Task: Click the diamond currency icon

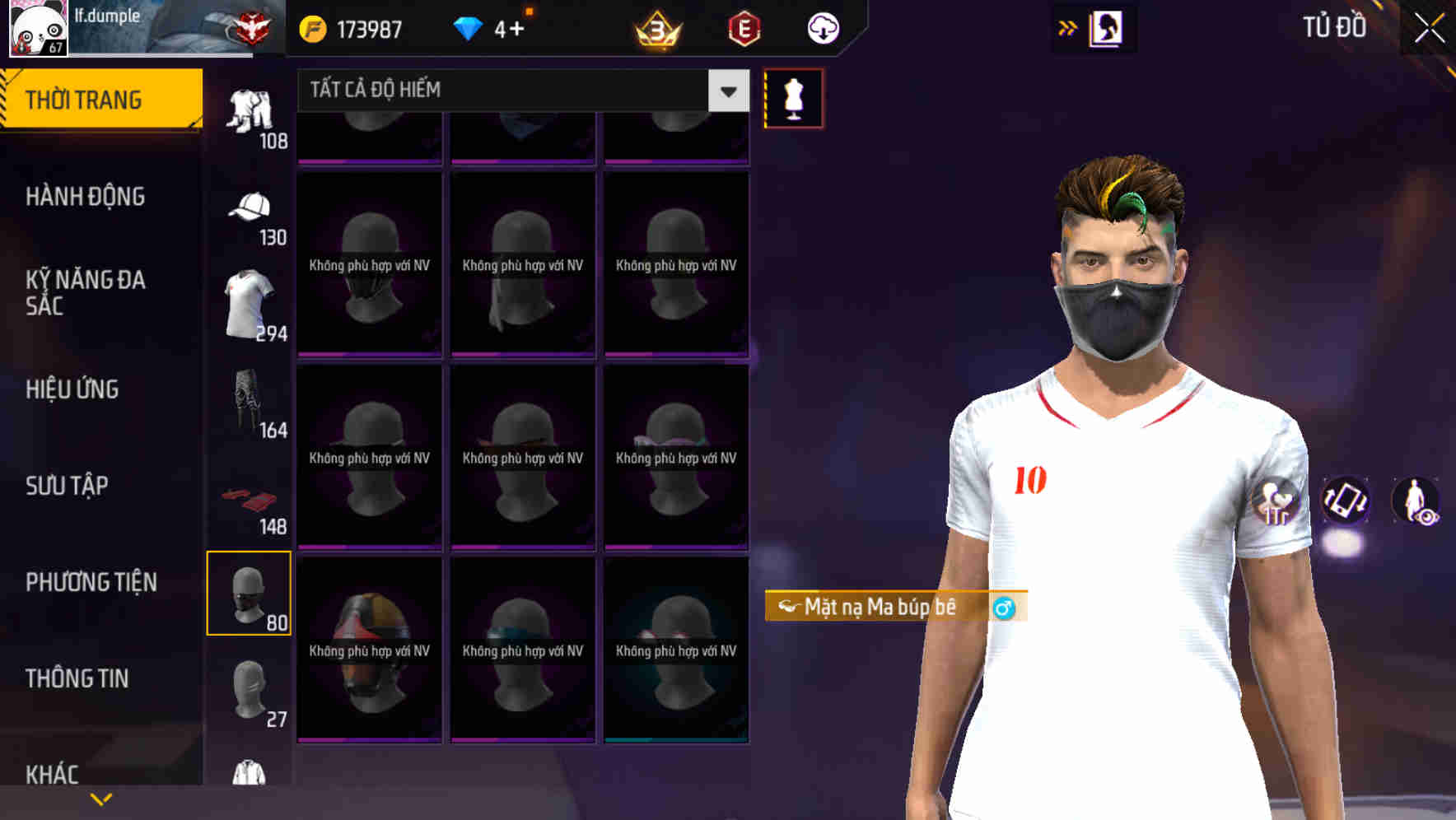Action: [x=467, y=27]
